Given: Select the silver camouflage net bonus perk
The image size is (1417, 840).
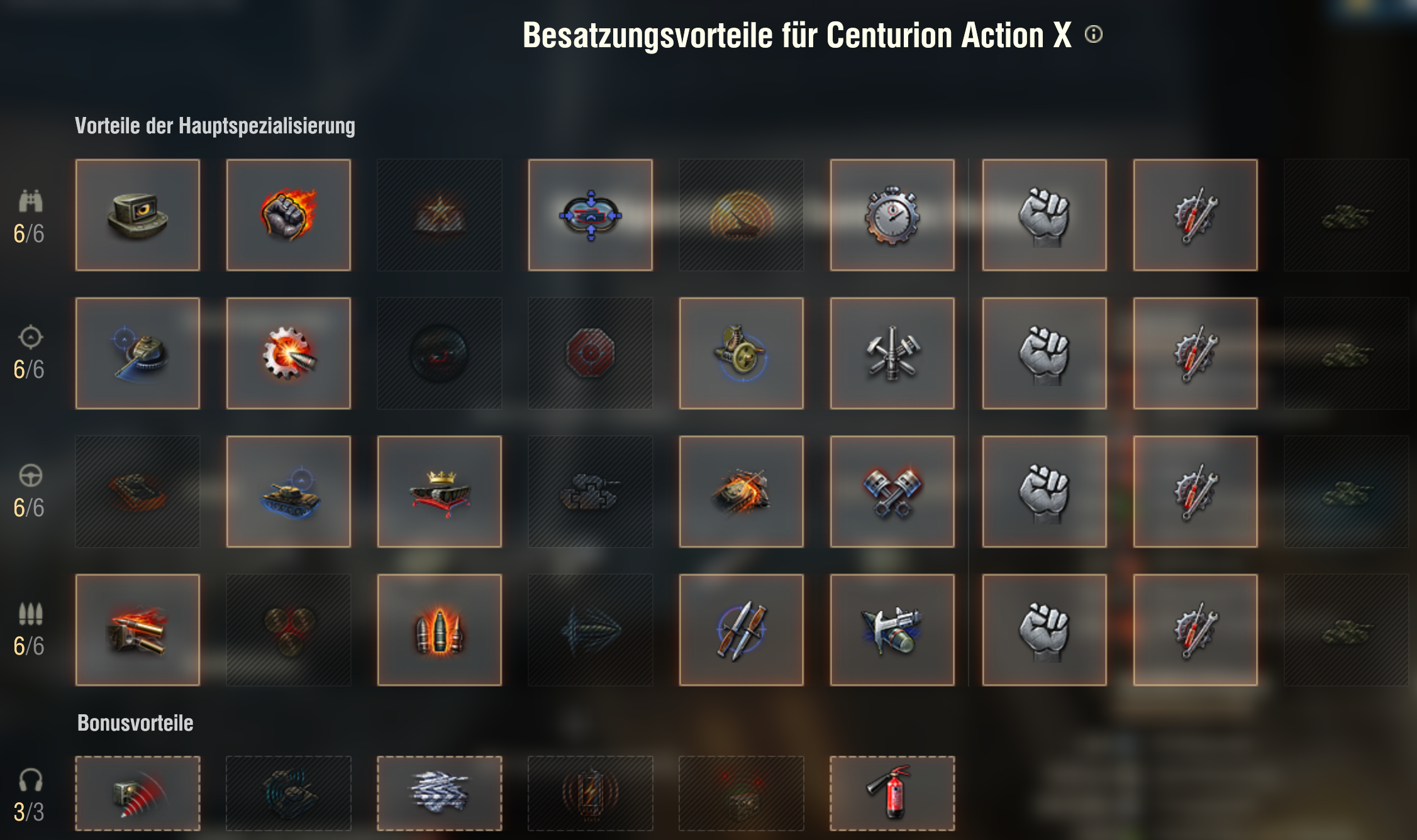Looking at the screenshot, I should 440,793.
